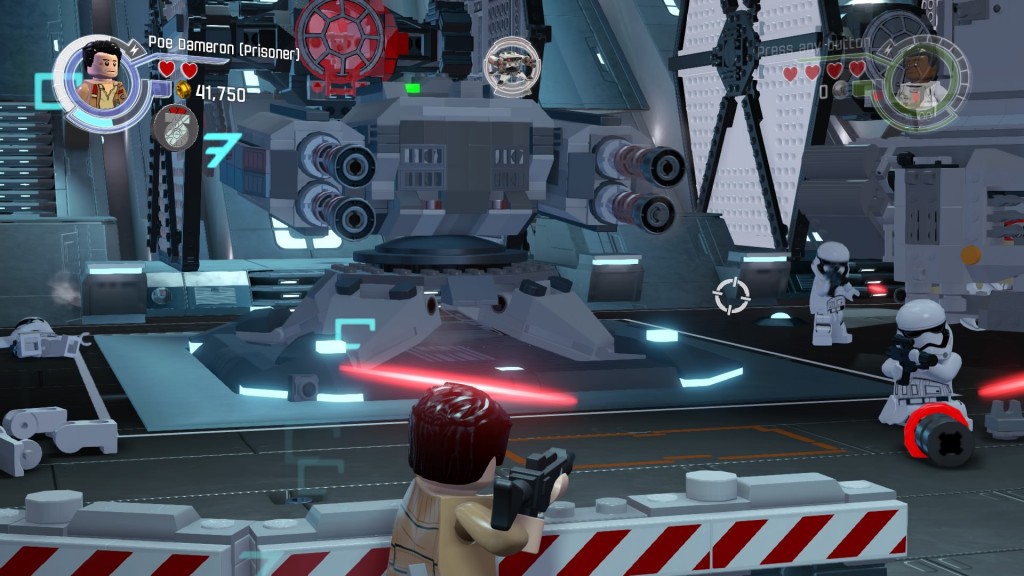This screenshot has height=576, width=1024.
Task: Select the turret target icon above the cannon
Action: [506, 63]
